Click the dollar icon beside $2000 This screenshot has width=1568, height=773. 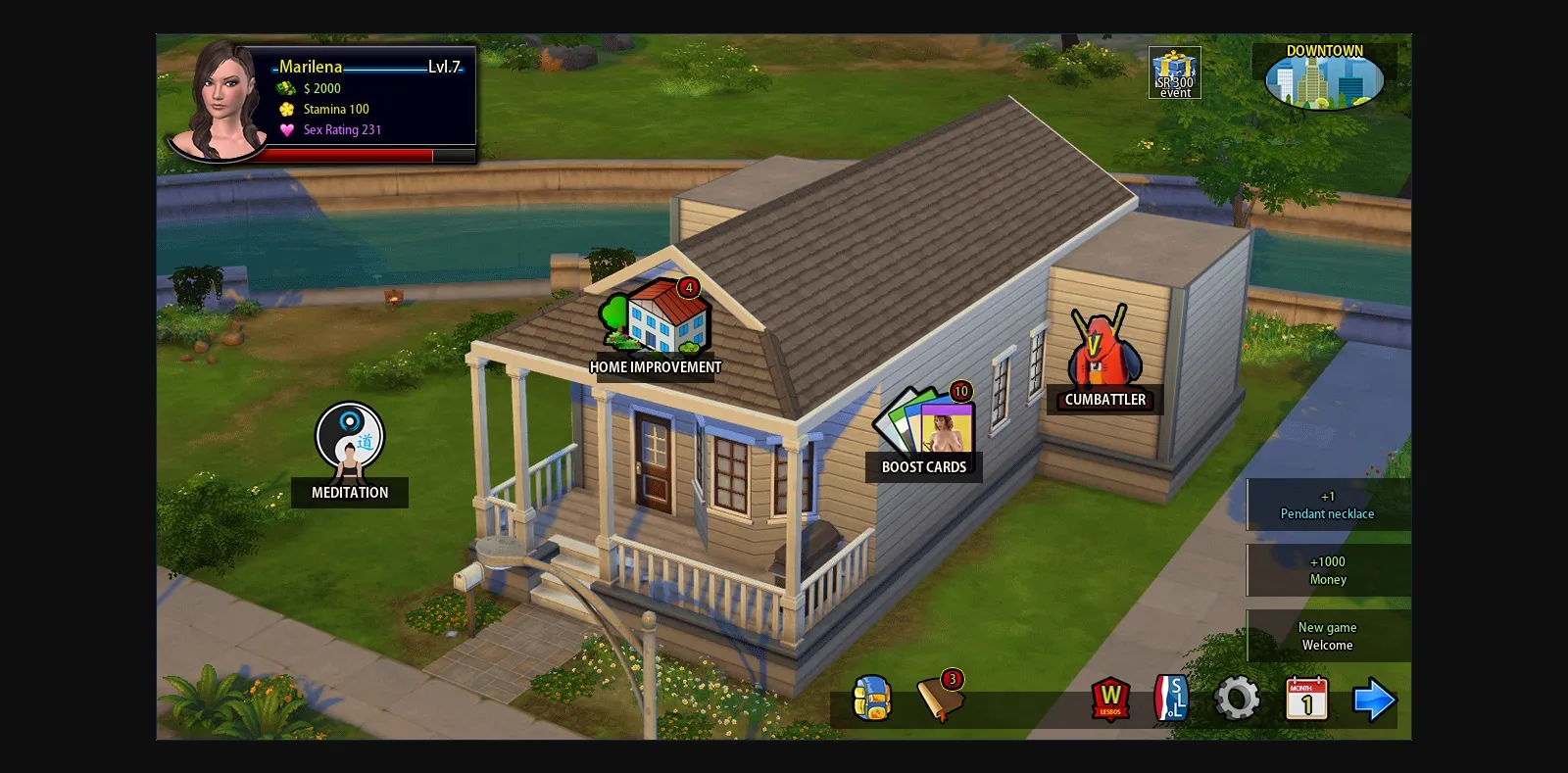284,88
